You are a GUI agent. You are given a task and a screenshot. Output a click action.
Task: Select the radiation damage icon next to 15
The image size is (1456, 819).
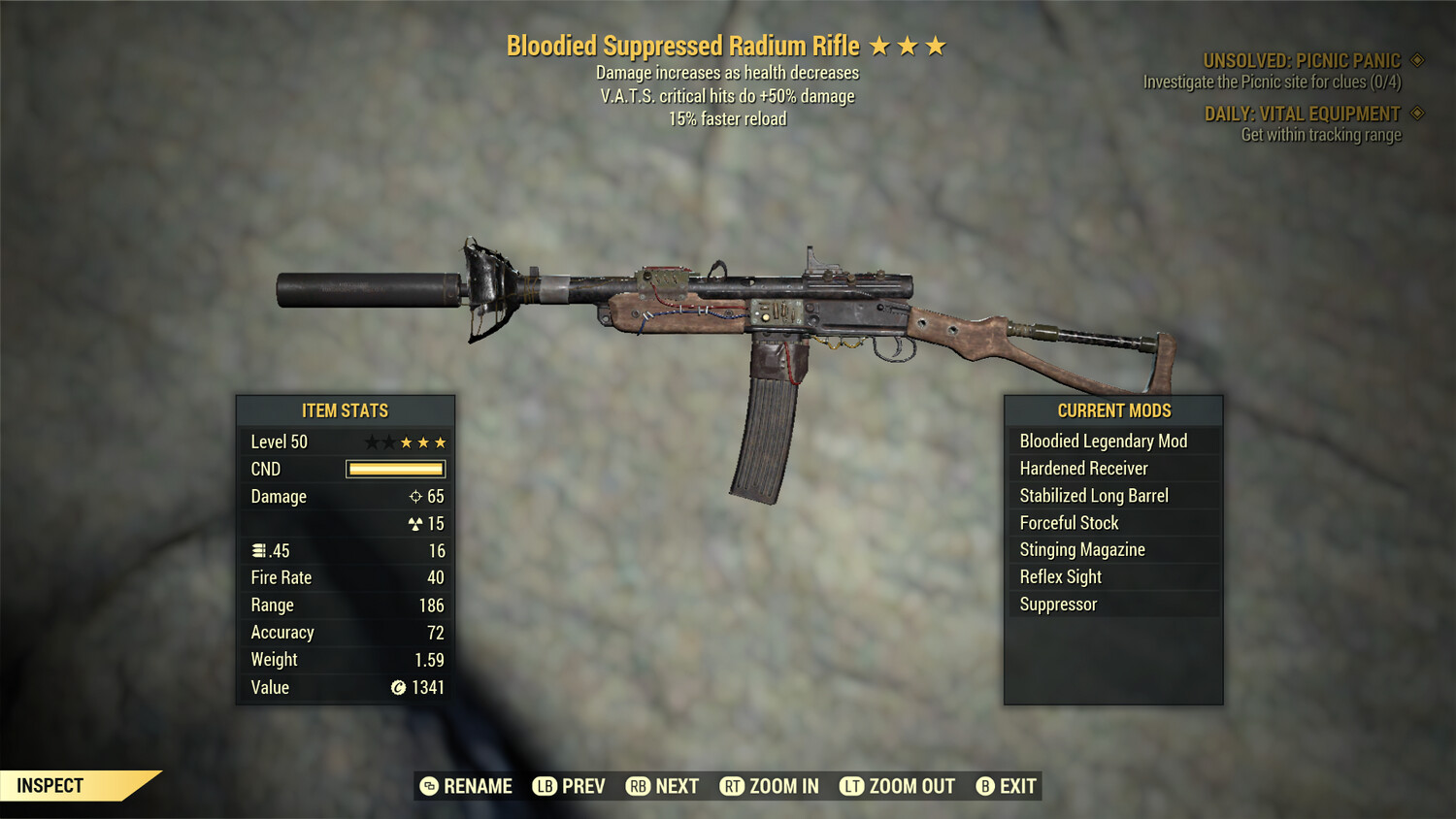(417, 523)
